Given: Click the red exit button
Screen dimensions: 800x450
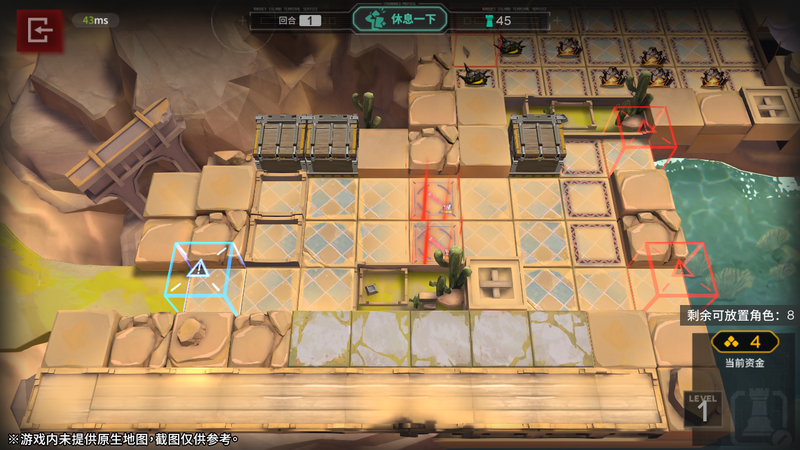Looking at the screenshot, I should (39, 31).
